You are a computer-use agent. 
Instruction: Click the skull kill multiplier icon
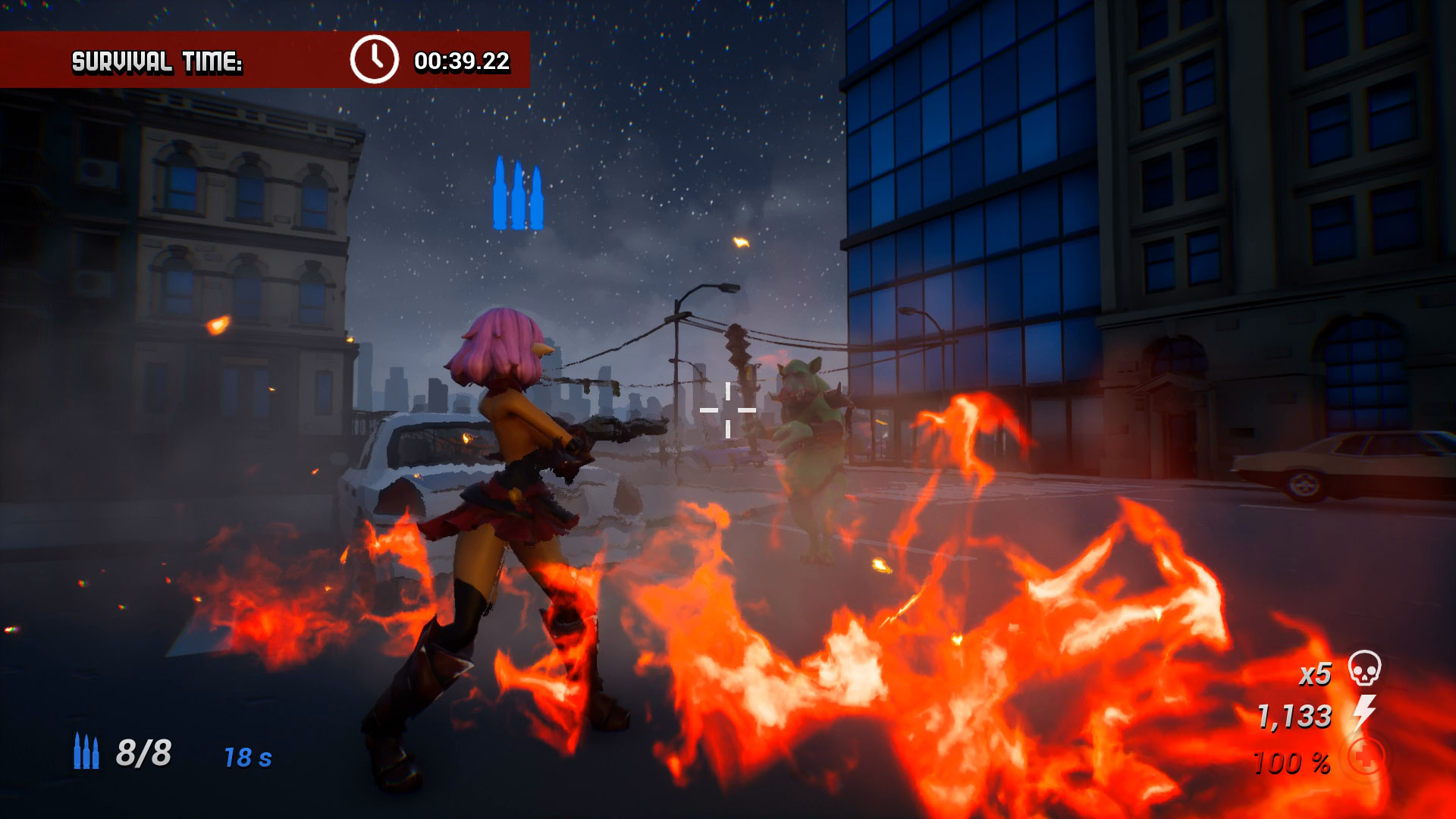1364,669
